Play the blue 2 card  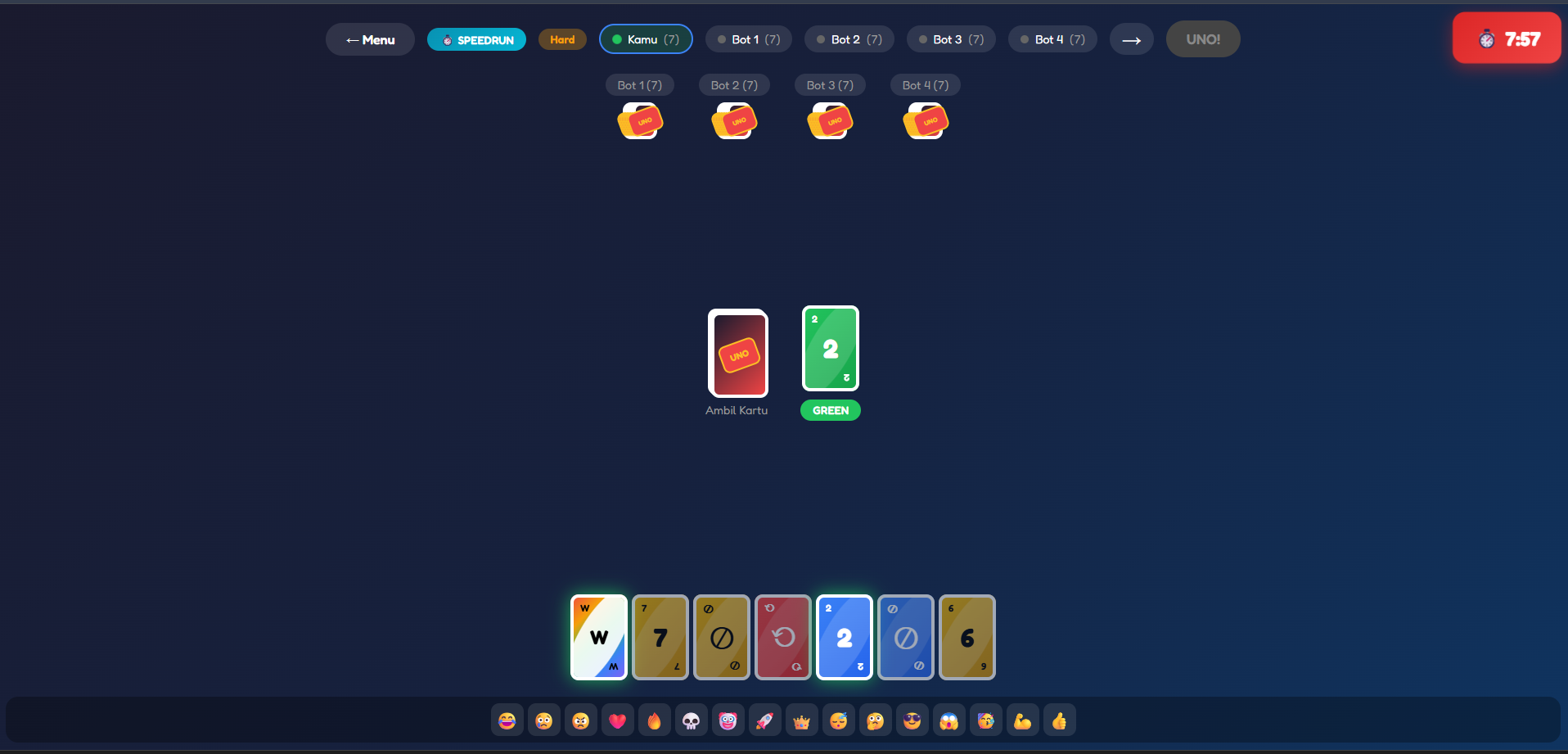844,637
